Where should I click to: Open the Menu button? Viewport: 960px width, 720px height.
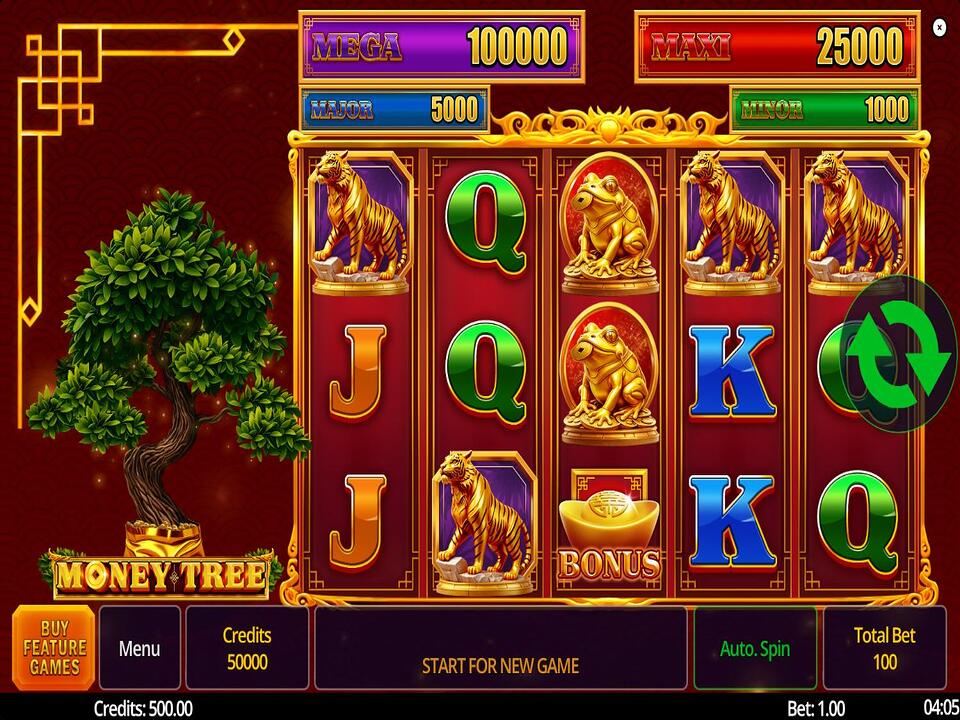tap(140, 648)
